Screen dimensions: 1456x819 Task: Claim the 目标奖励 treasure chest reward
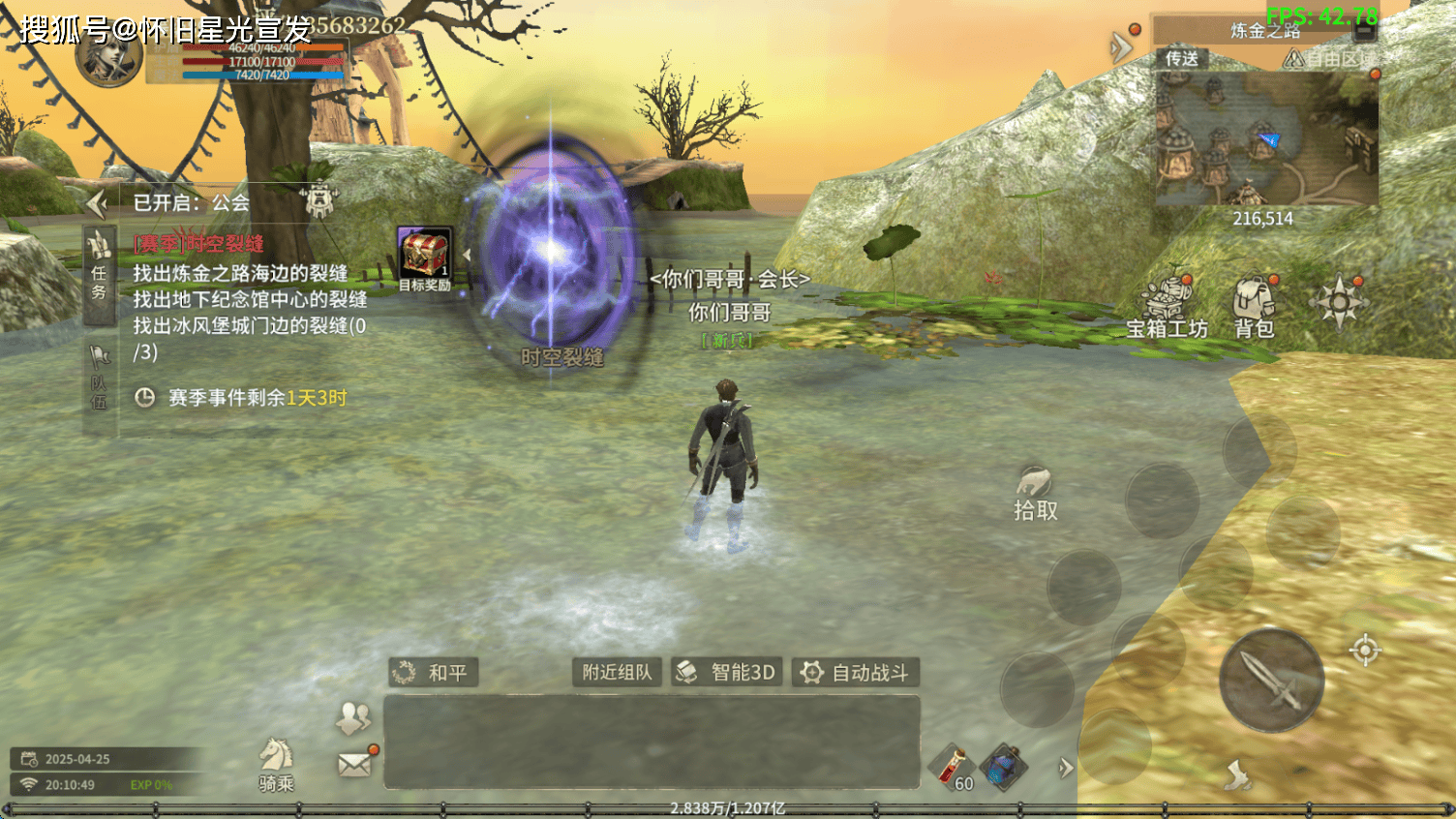tap(425, 258)
